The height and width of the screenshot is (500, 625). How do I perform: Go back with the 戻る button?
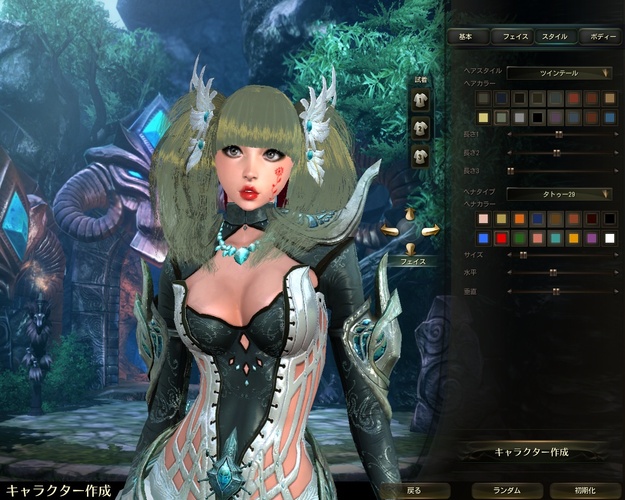414,491
